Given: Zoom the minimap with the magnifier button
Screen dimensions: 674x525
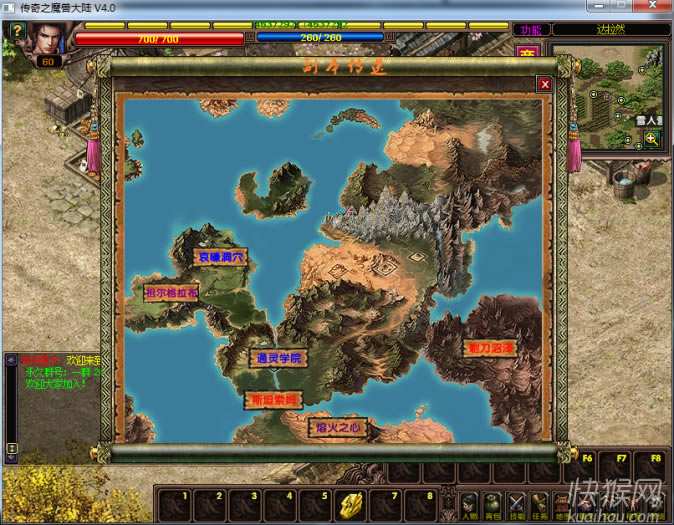Looking at the screenshot, I should coord(652,139).
